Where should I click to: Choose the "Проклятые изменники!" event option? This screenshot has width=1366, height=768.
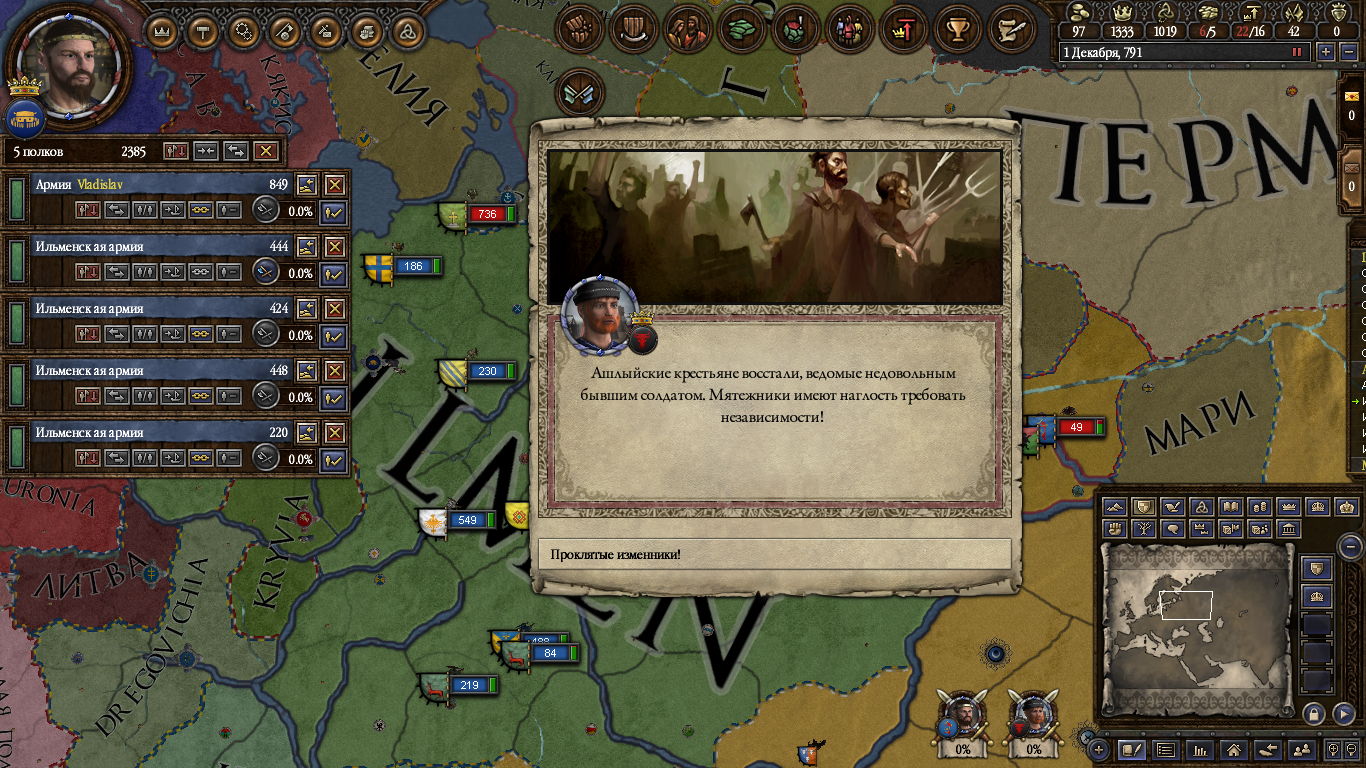coord(774,554)
